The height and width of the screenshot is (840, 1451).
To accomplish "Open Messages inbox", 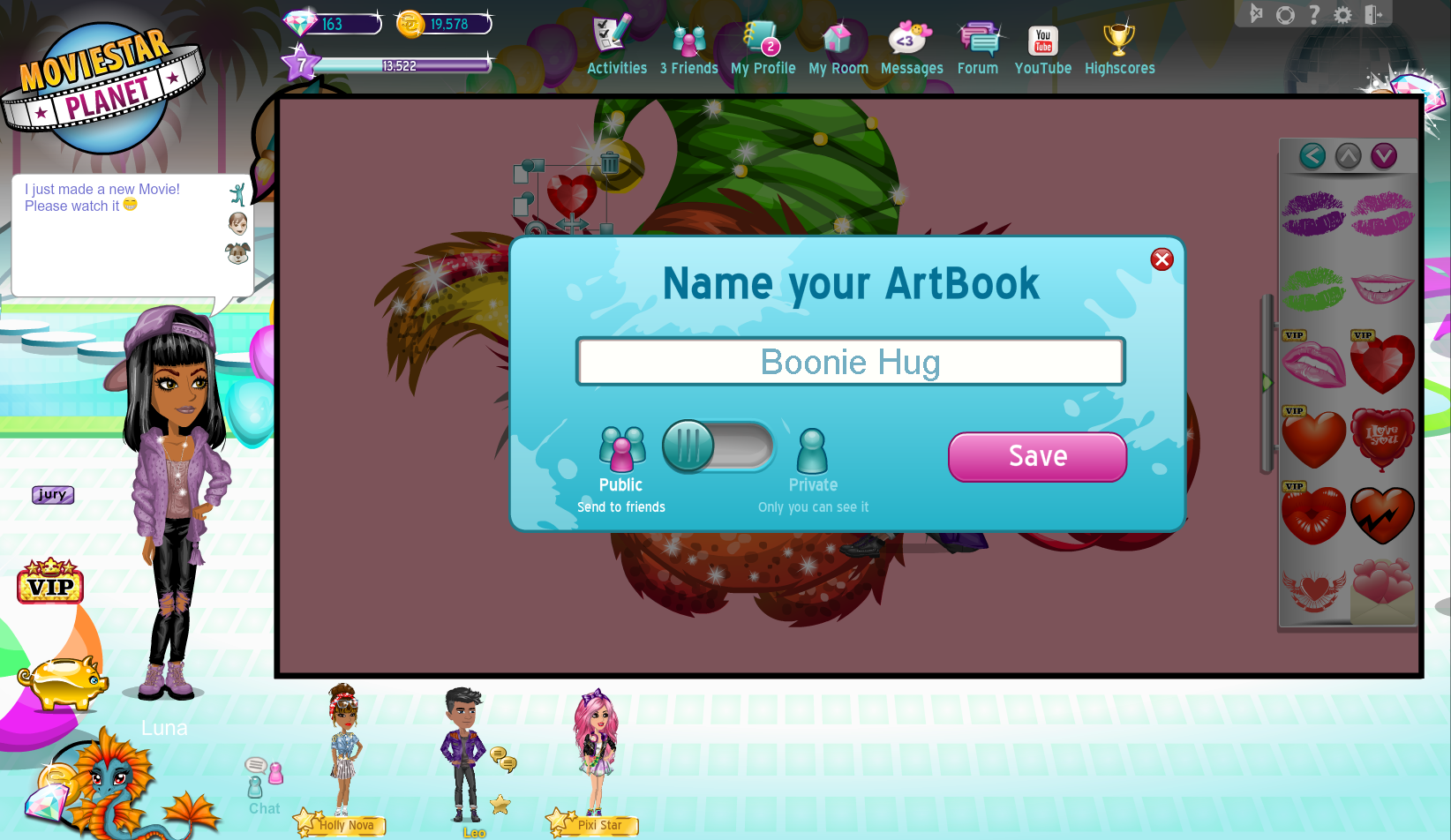I will (911, 49).
